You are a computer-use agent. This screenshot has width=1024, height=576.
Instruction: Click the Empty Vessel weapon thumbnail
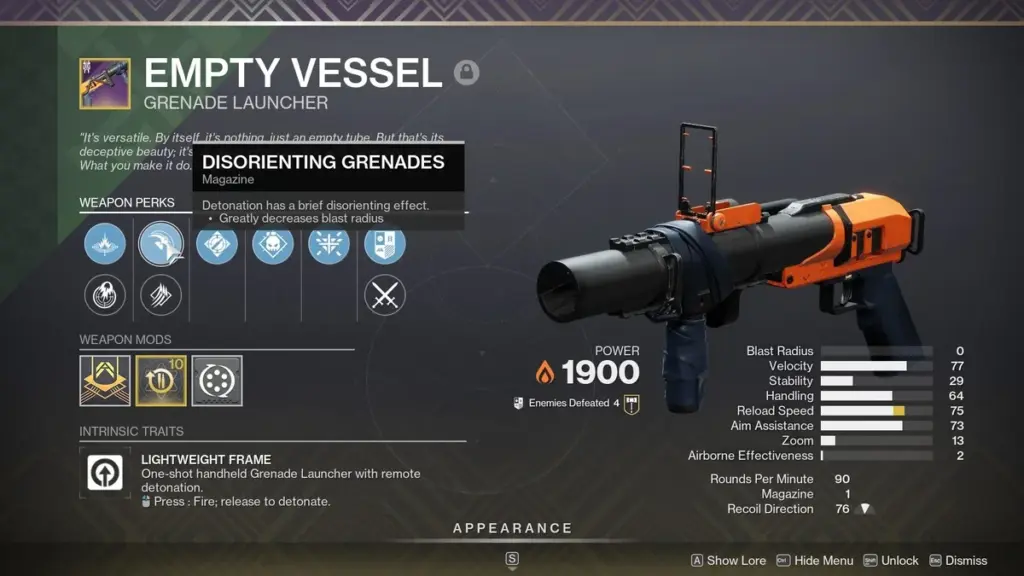[x=105, y=84]
